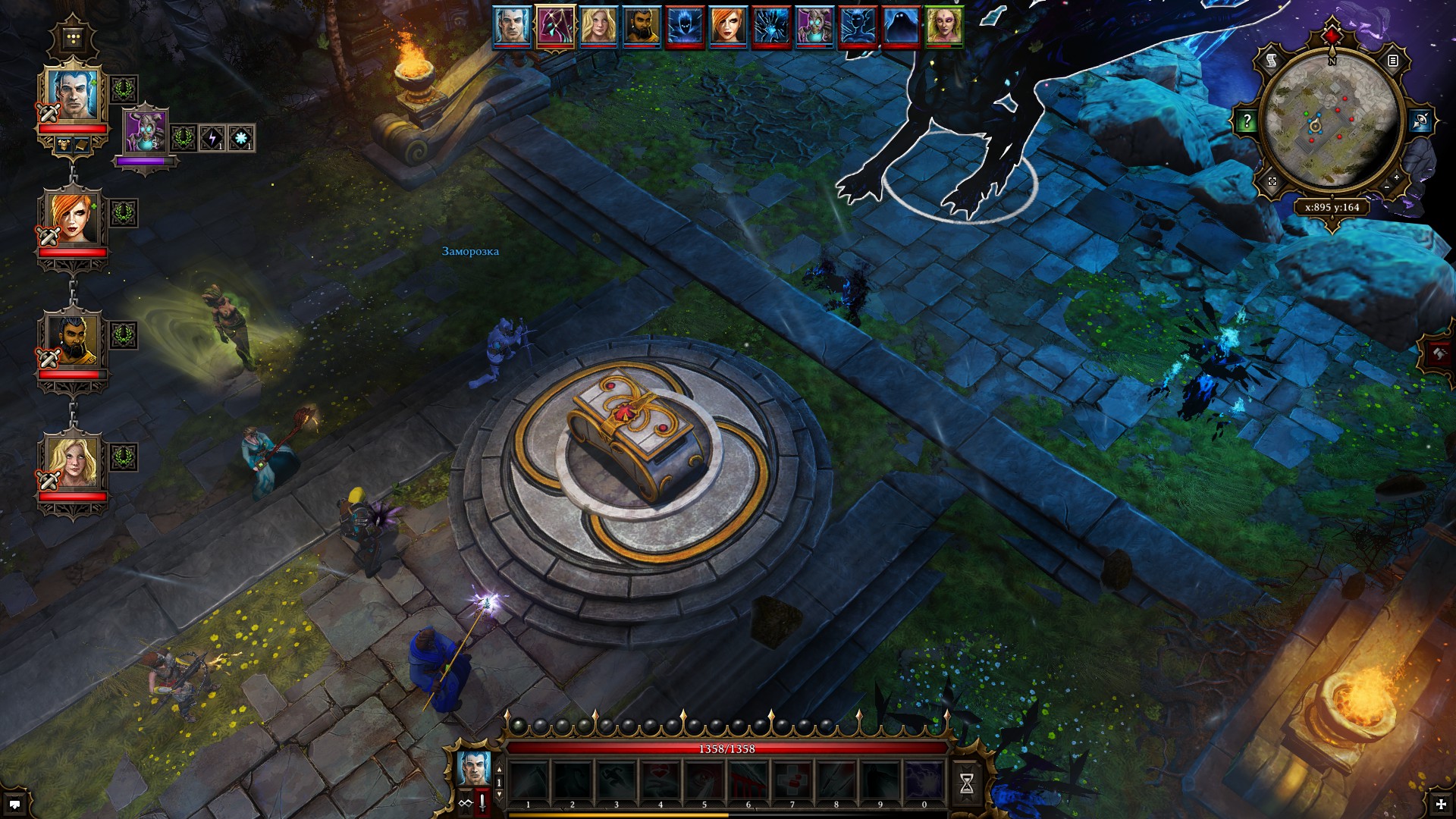The width and height of the screenshot is (1456, 819).
Task: Open the journal icon beside the minimap
Action: [1392, 62]
